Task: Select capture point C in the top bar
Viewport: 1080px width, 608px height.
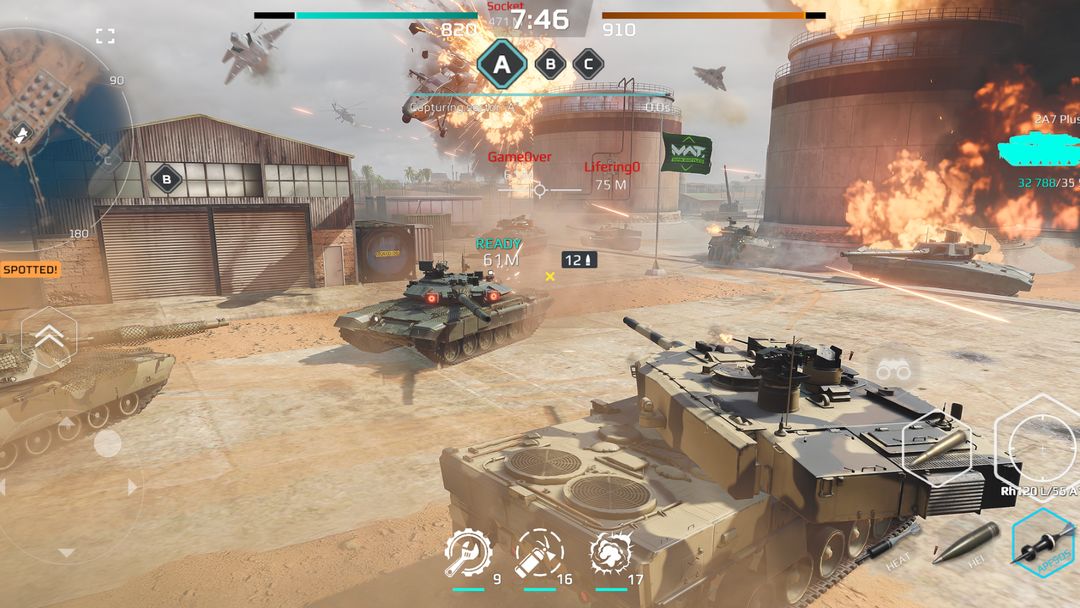Action: (x=588, y=64)
